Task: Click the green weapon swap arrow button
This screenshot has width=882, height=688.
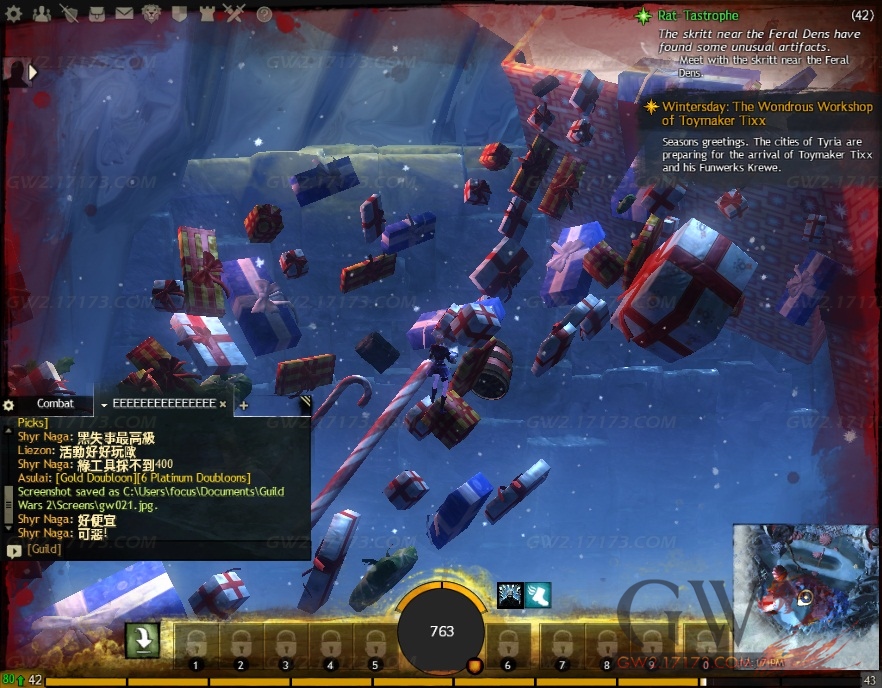Action: pos(143,641)
